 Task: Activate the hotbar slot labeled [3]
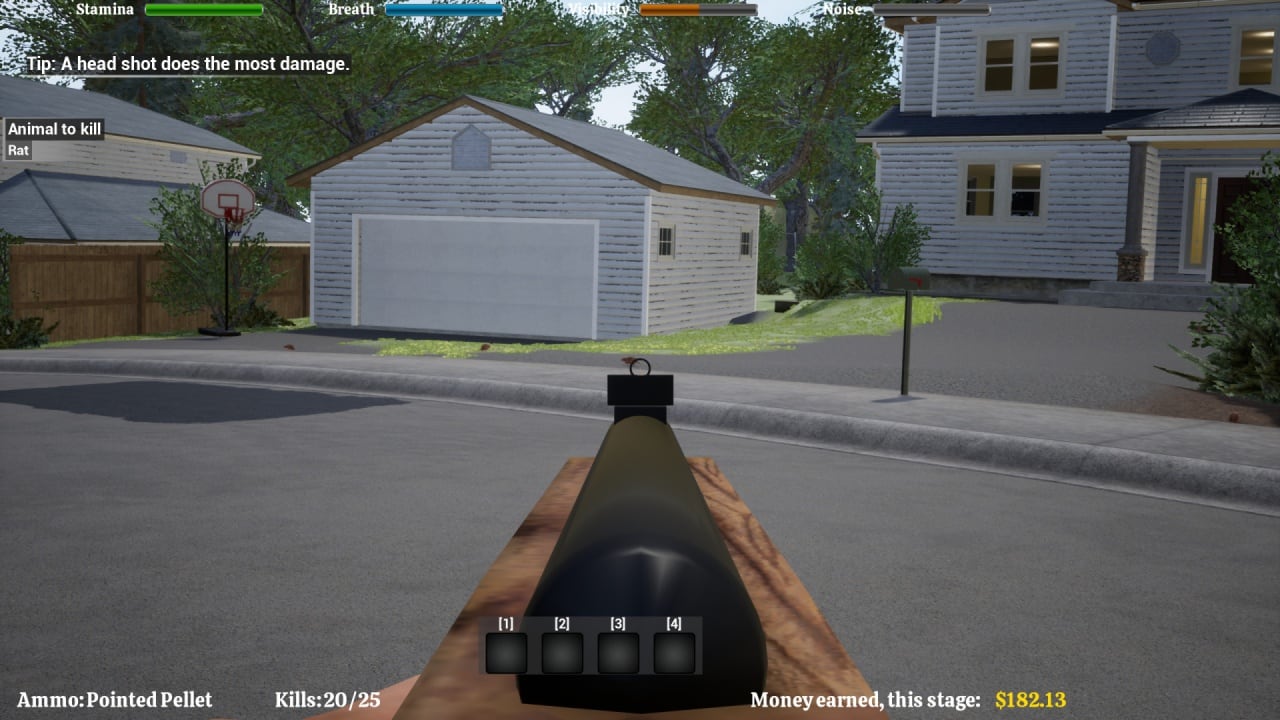[x=618, y=652]
